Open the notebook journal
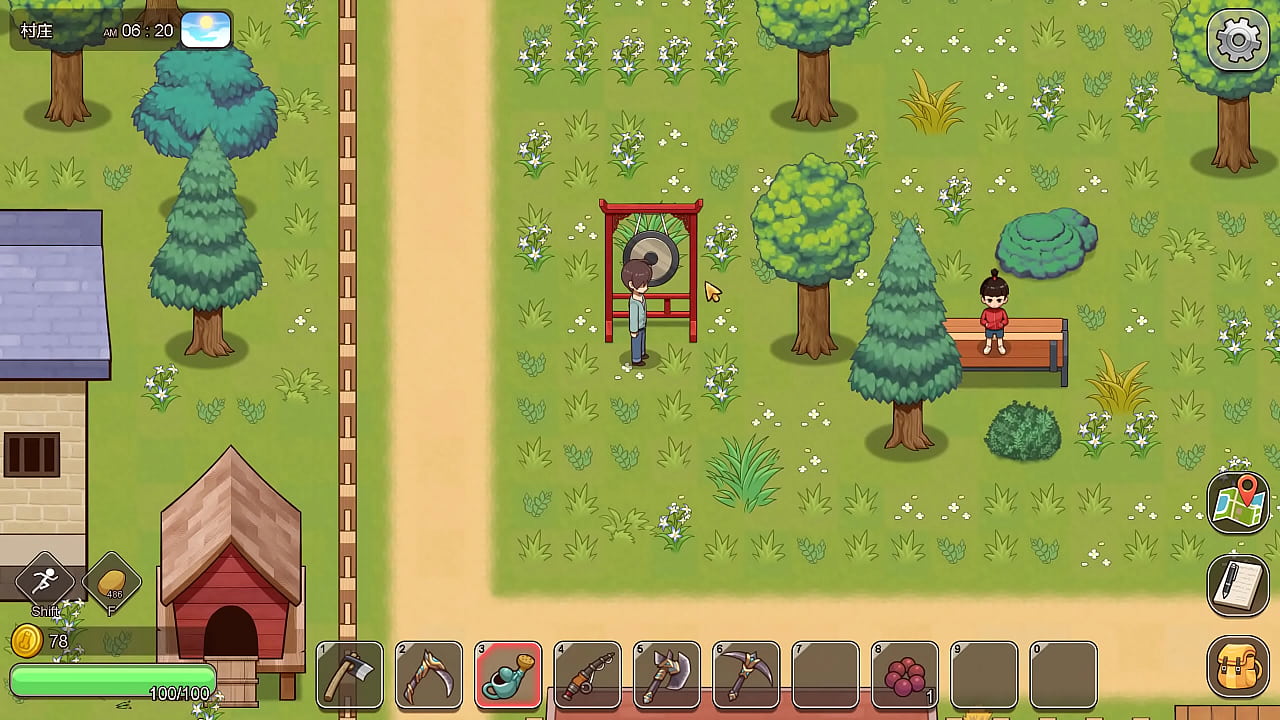Screen dimensions: 1280x720 click(x=1238, y=585)
